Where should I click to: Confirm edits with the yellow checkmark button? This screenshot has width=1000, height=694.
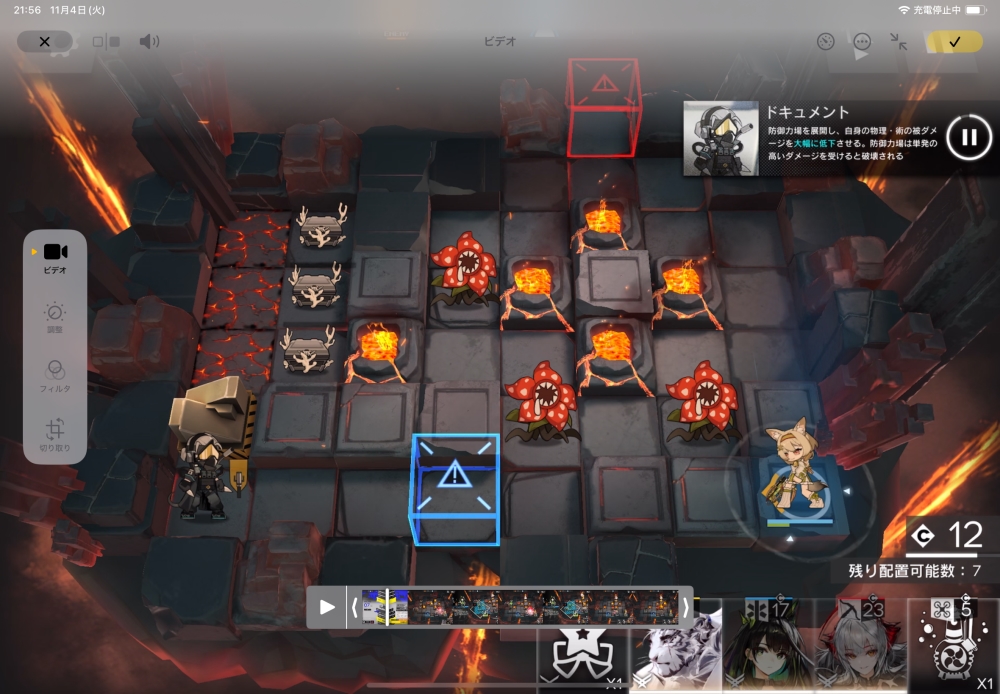(x=954, y=42)
